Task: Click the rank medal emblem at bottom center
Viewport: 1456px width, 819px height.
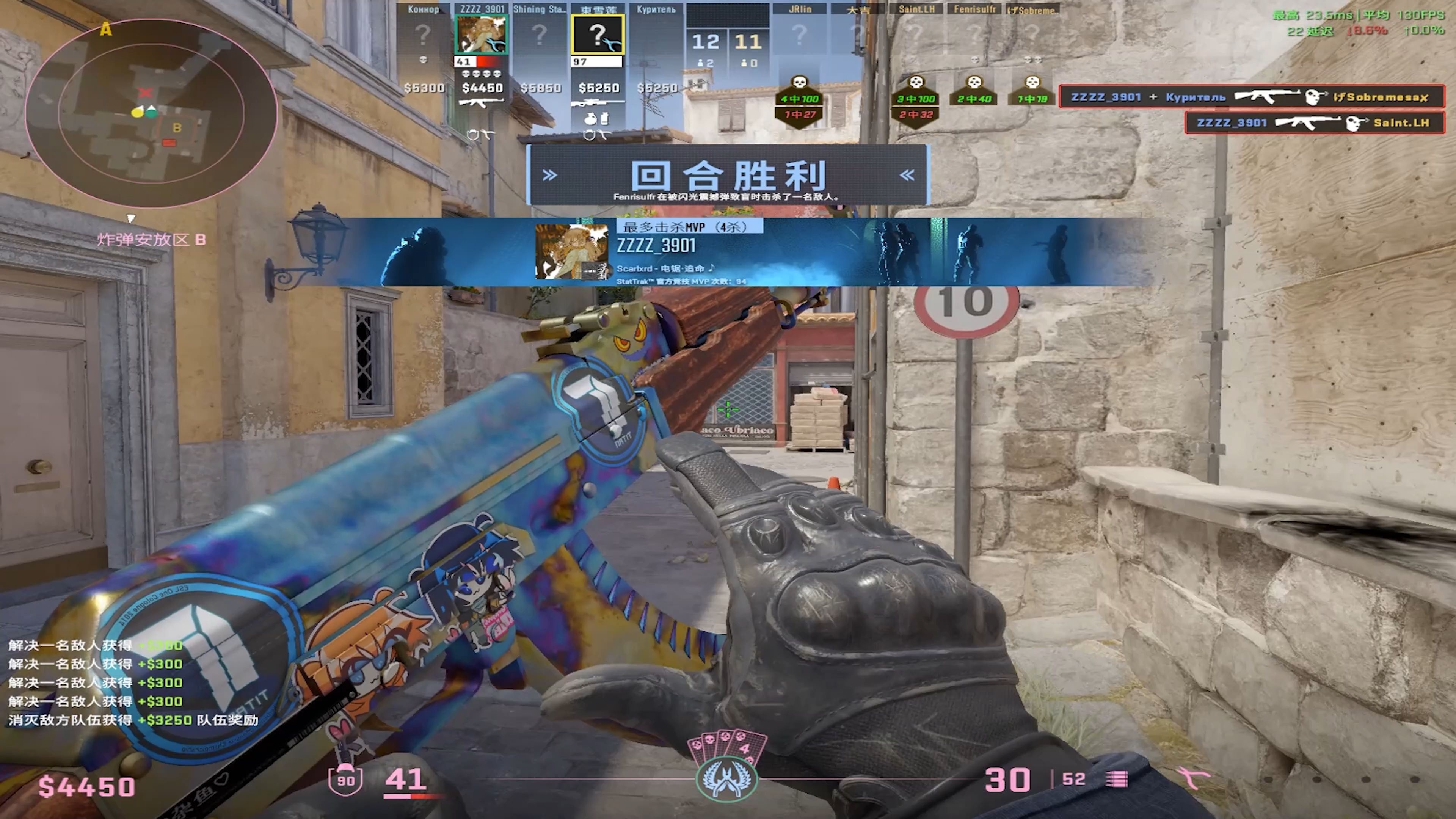Action: tap(726, 778)
